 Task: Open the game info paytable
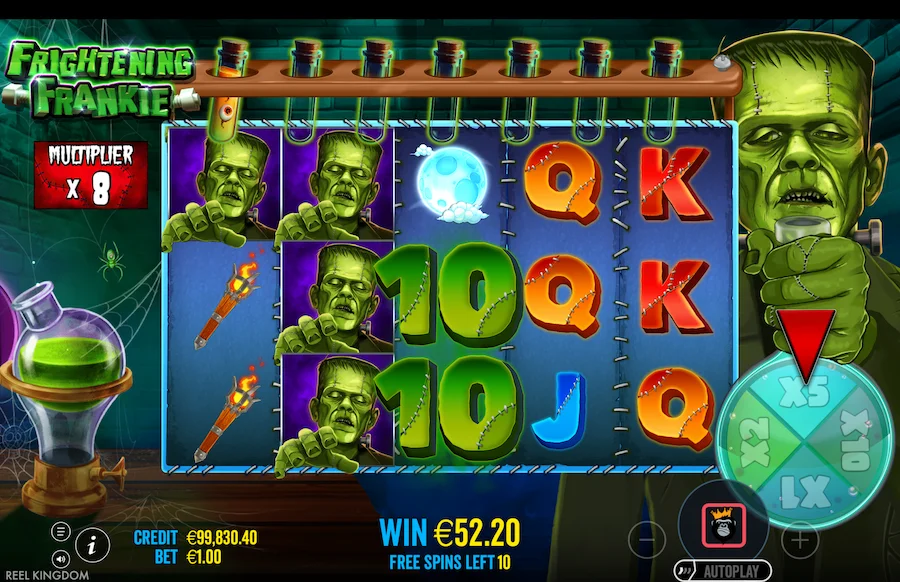pos(93,543)
